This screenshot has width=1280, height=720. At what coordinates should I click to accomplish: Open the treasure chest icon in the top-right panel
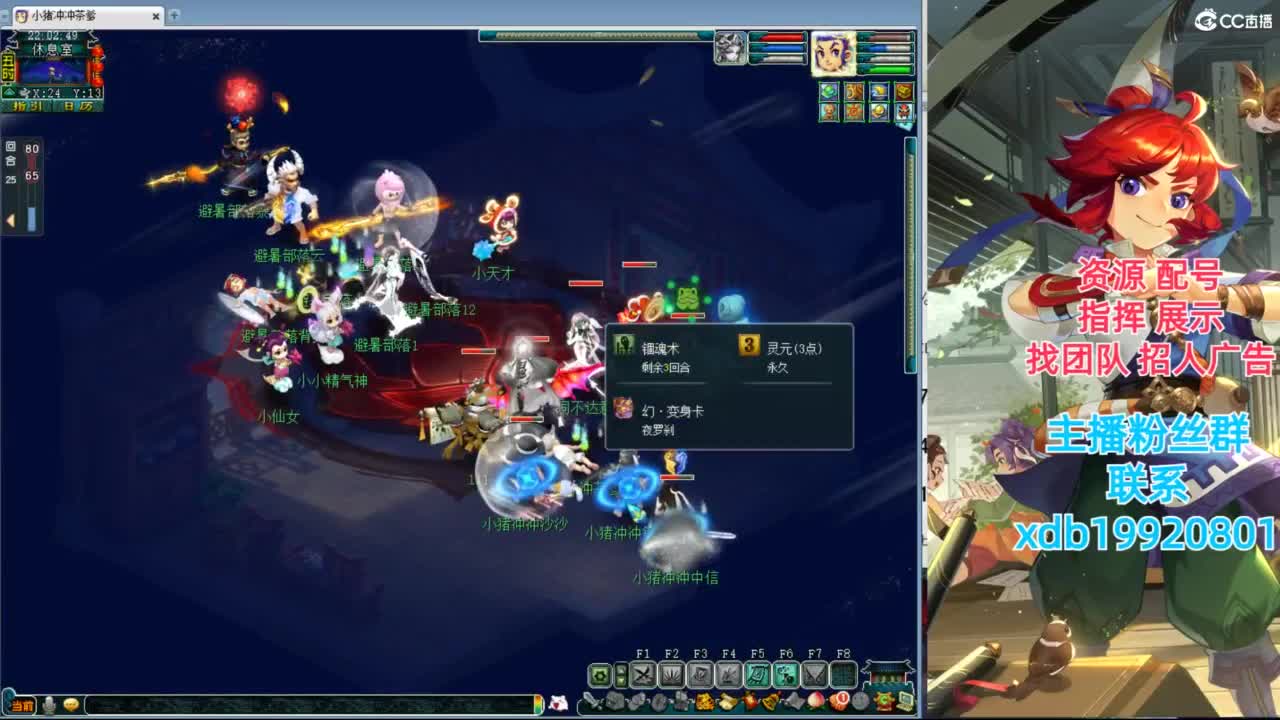click(903, 91)
